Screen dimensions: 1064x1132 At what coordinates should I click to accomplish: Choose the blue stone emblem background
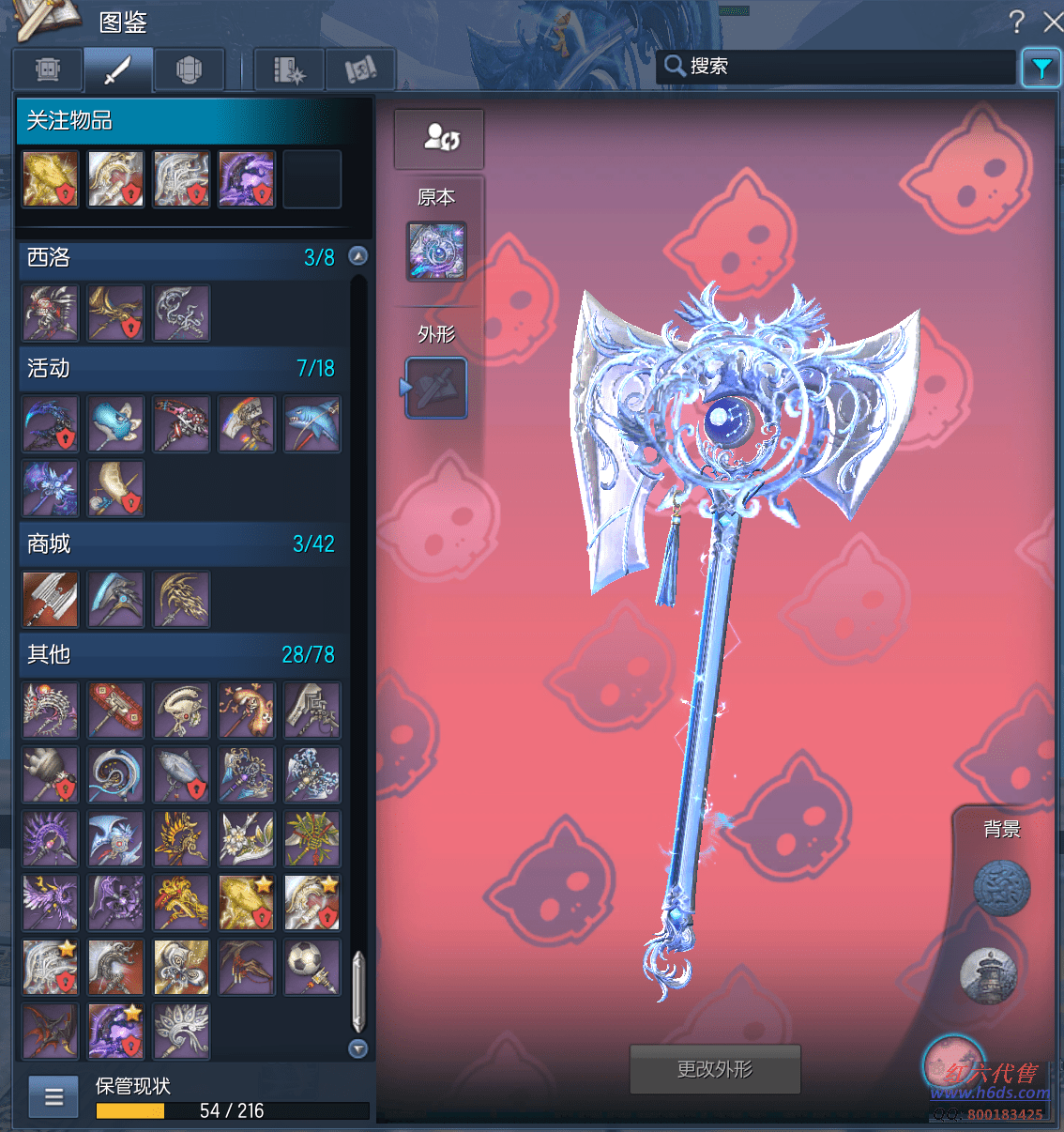pyautogui.click(x=1001, y=888)
